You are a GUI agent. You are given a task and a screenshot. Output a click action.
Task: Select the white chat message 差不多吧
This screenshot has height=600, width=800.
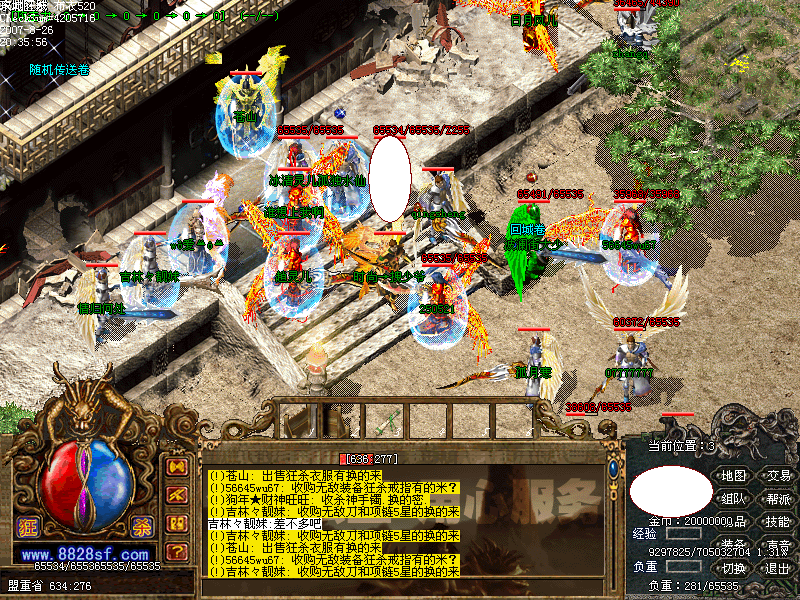[x=264, y=523]
